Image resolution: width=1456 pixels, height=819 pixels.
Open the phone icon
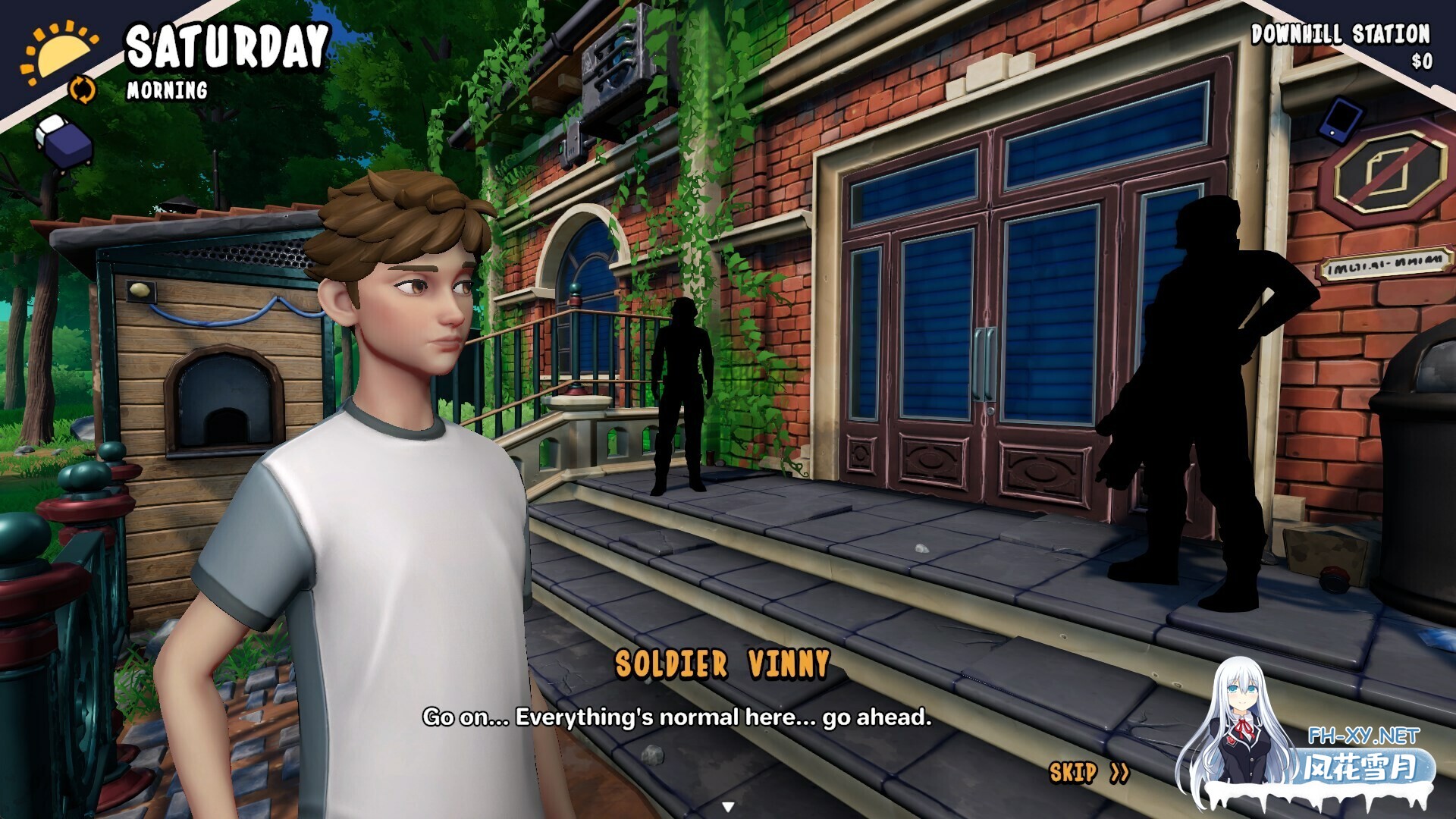1341,119
